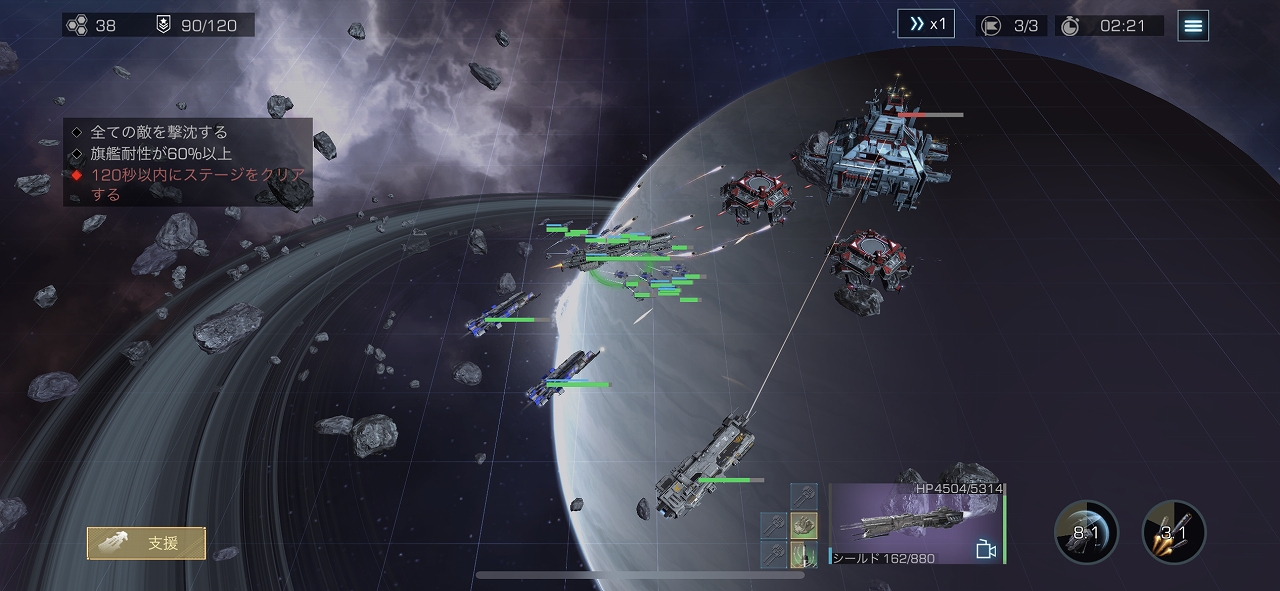Toggle the x1 battle speed button
Screen dimensions: 1280x591
click(925, 24)
